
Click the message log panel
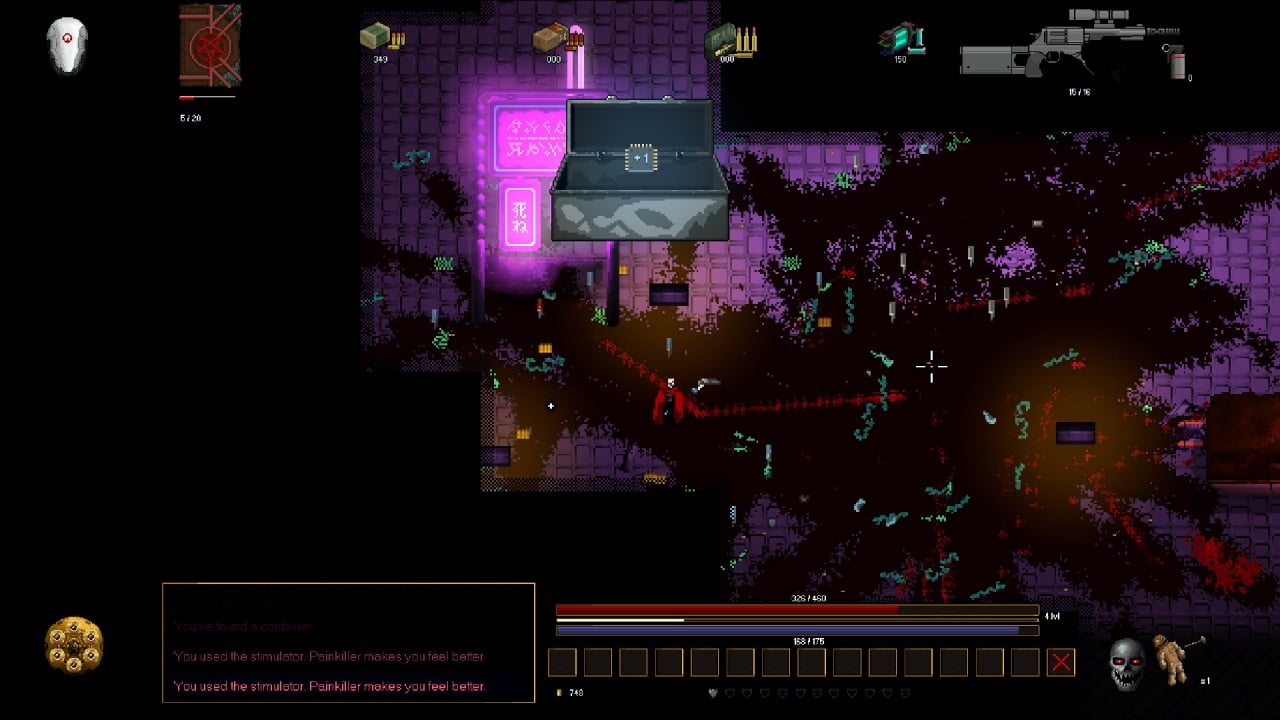[348, 642]
